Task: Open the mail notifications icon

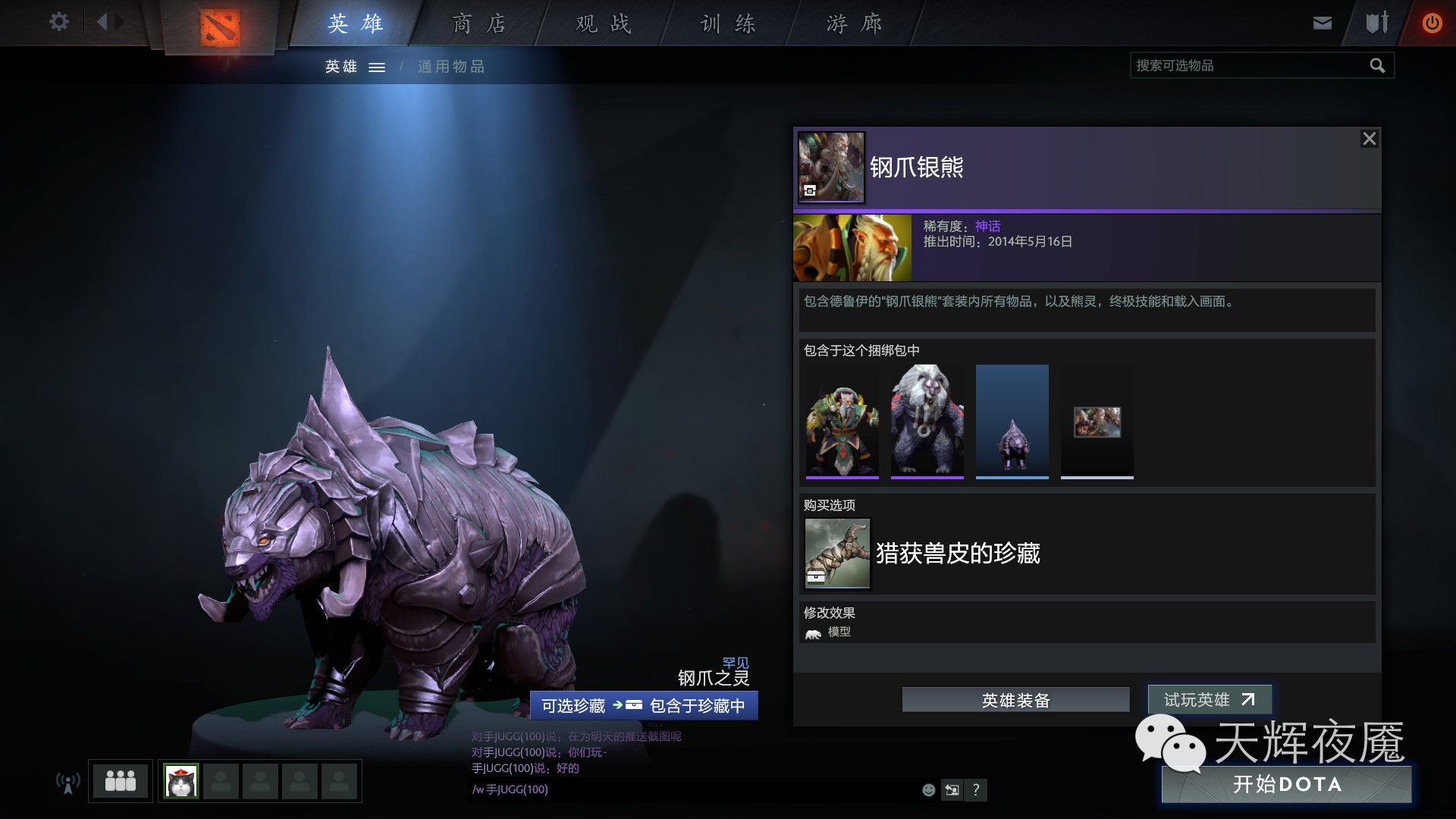Action: tap(1322, 22)
